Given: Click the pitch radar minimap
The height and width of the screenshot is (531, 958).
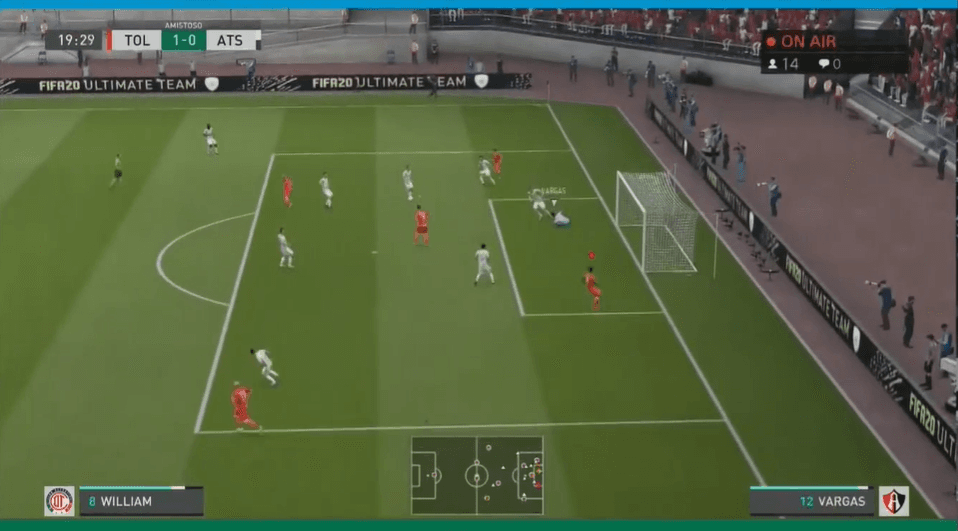Looking at the screenshot, I should tap(477, 474).
